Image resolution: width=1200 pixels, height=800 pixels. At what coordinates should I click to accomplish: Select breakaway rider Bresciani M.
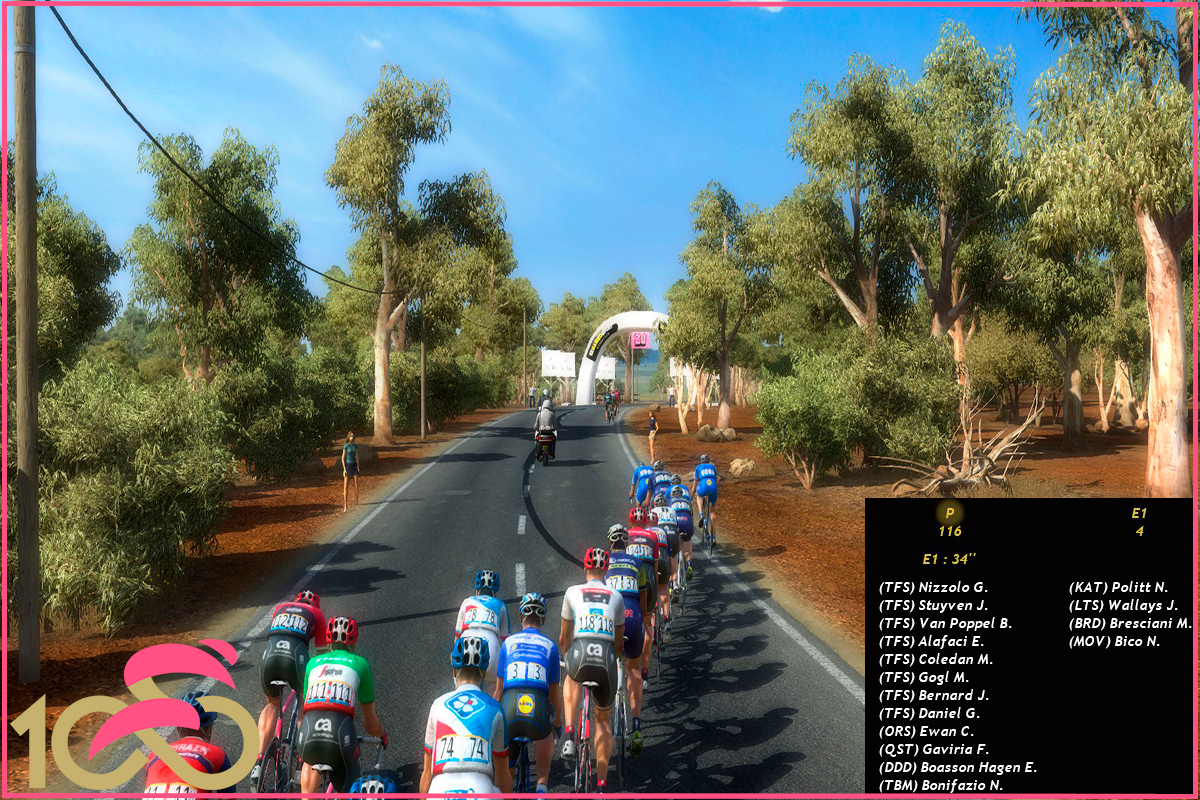1130,624
